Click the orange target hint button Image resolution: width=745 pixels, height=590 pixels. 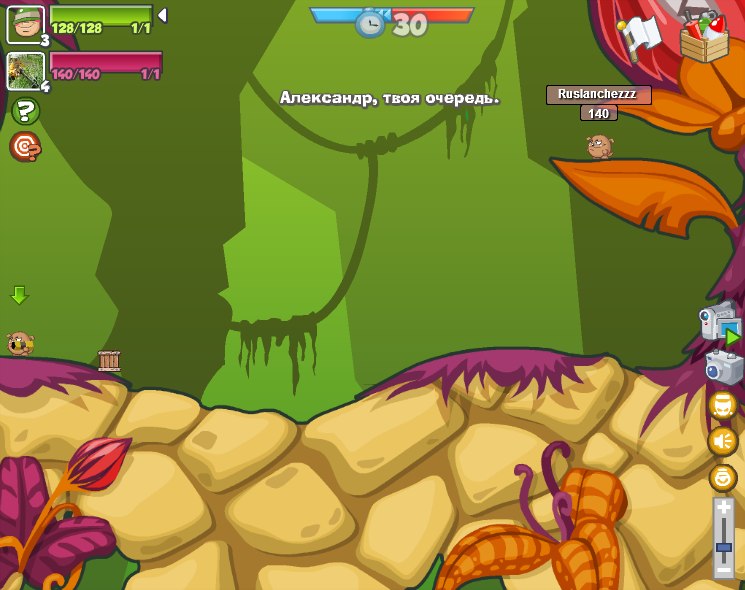click(x=25, y=147)
